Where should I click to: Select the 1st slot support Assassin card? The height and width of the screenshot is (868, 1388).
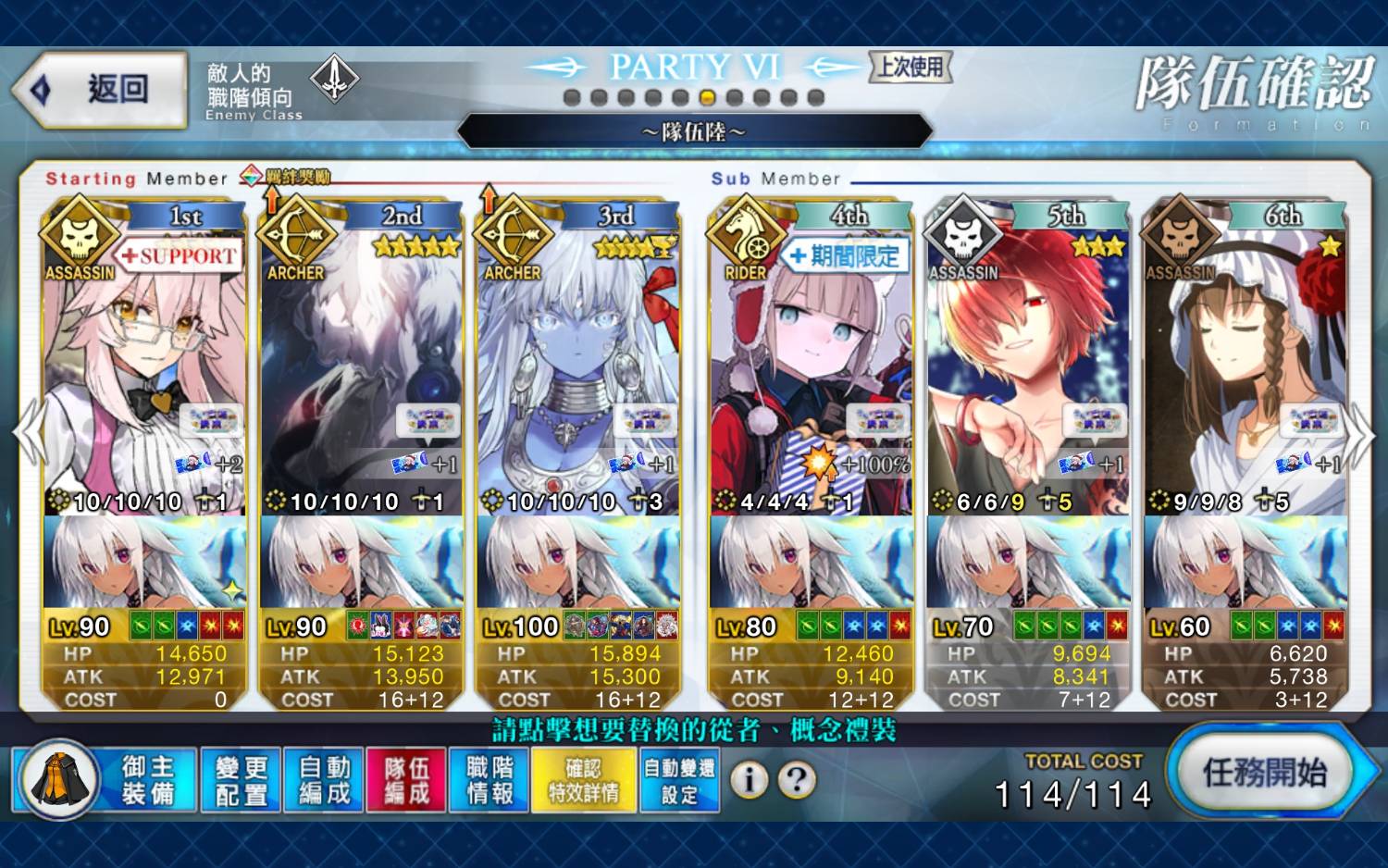pos(144,370)
